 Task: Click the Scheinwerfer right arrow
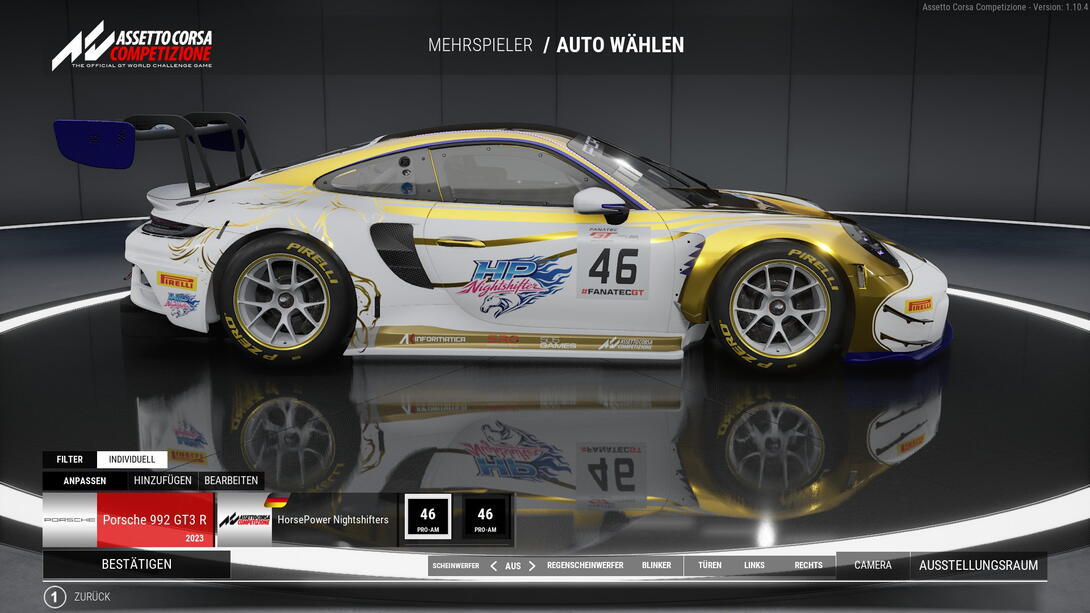click(x=532, y=566)
